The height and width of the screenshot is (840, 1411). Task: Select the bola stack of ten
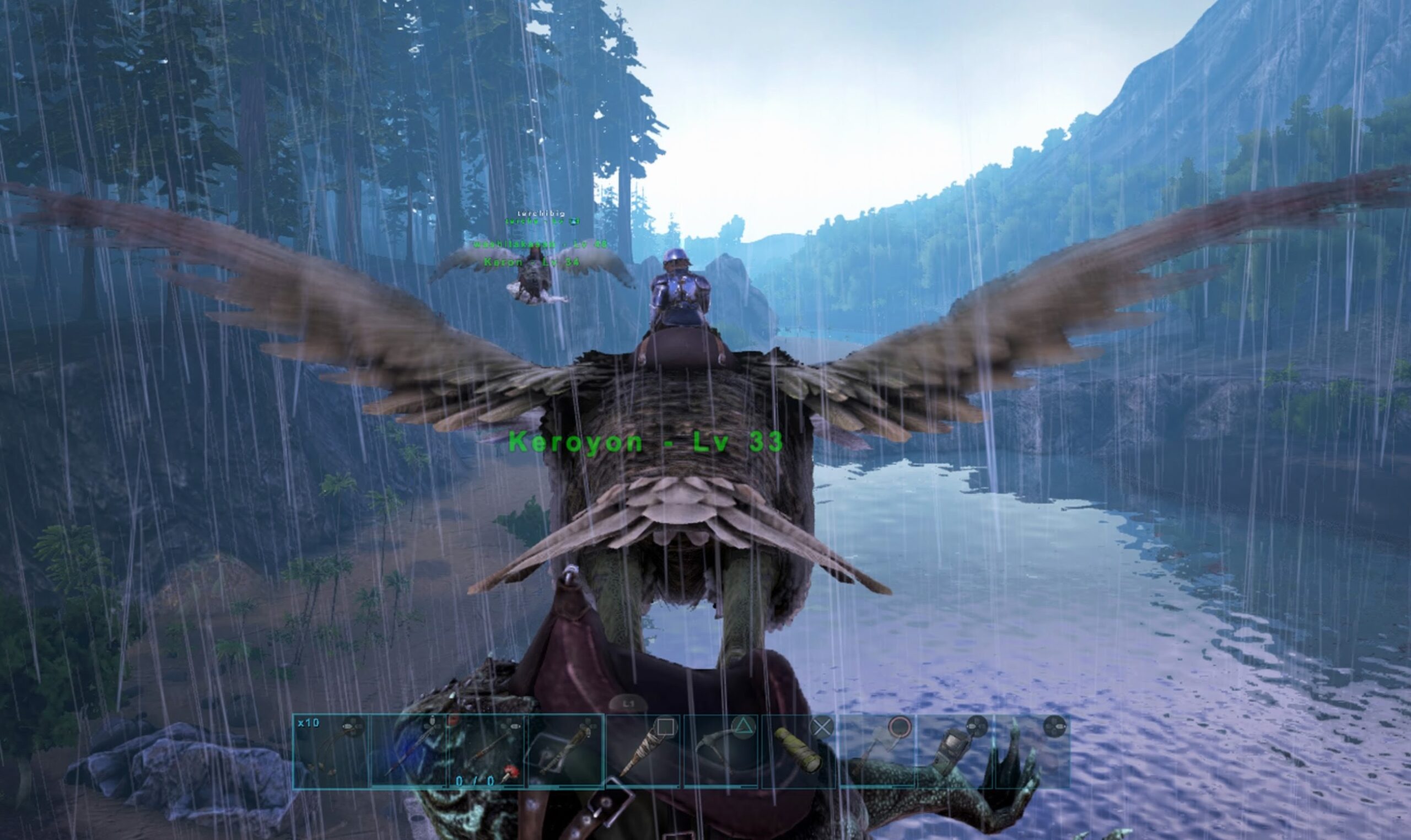tap(331, 751)
